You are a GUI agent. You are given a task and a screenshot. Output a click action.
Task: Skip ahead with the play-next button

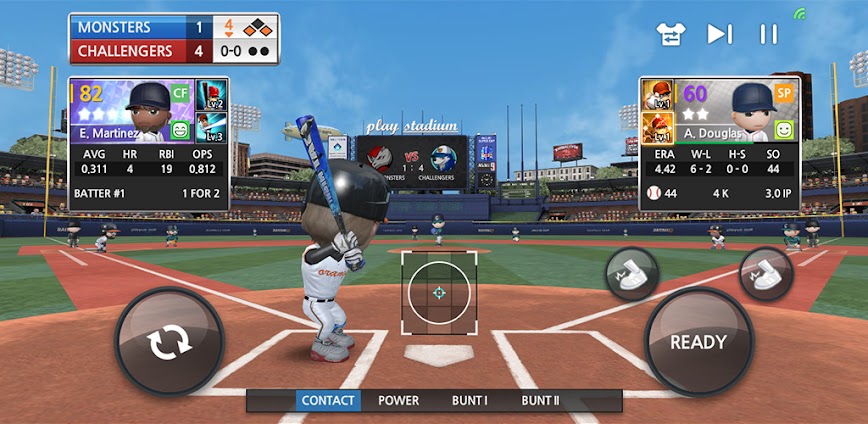(x=719, y=34)
